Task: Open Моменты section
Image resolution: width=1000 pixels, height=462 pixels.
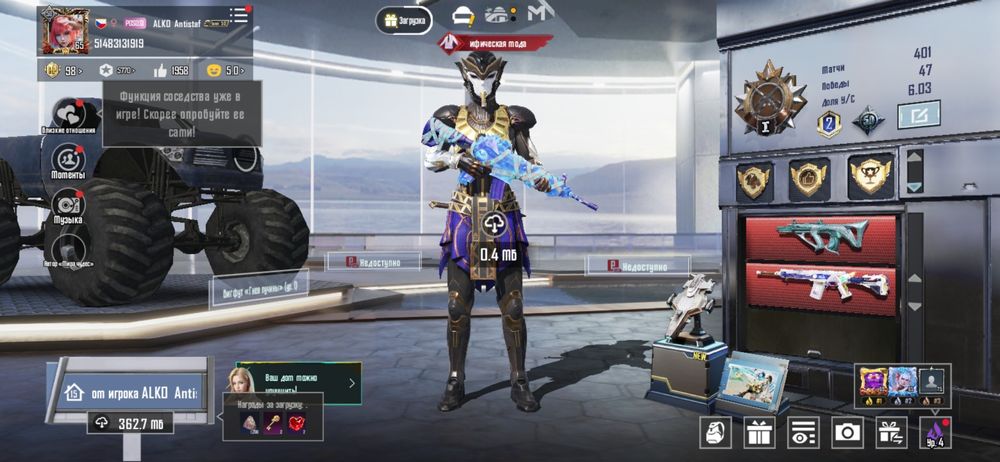Action: tap(68, 160)
